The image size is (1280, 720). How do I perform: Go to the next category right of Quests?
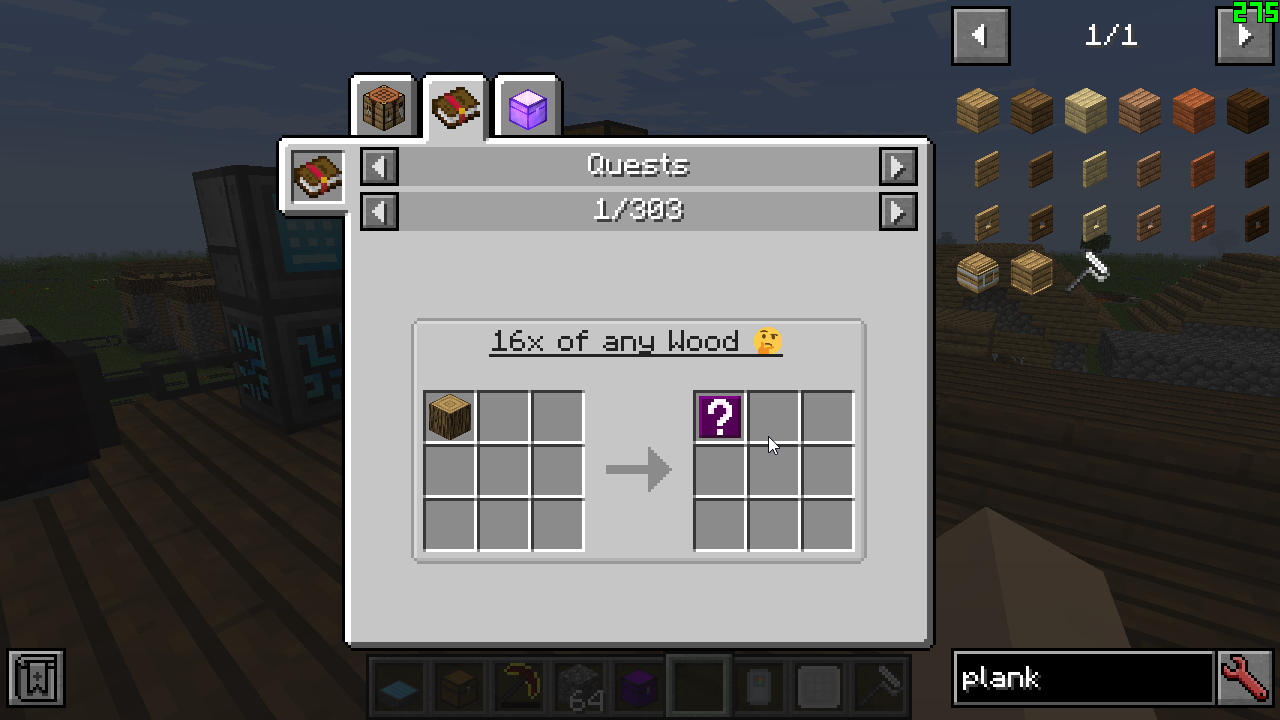tap(898, 166)
